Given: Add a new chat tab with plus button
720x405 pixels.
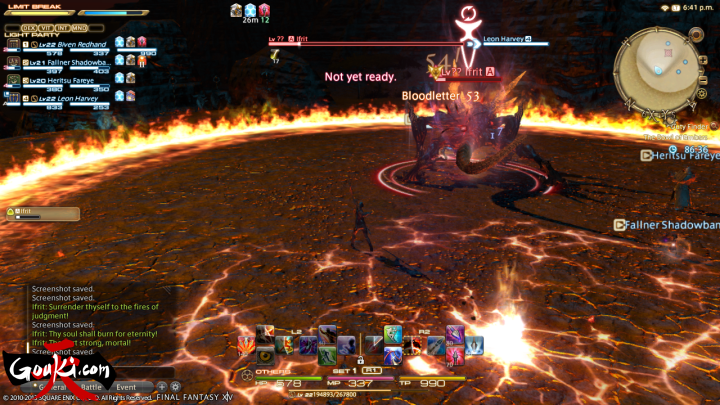Looking at the screenshot, I should point(162,386).
